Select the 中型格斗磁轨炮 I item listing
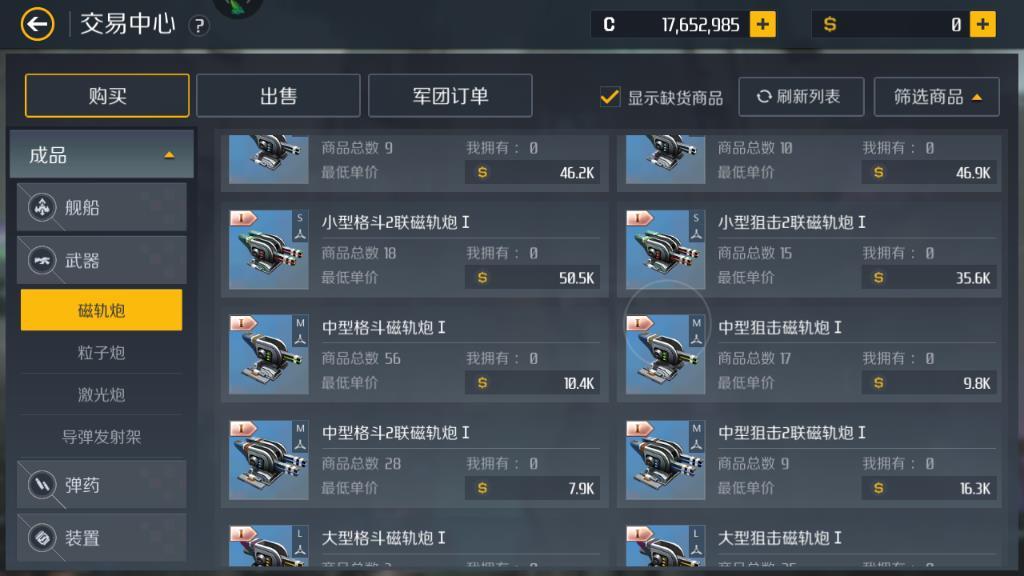 pos(414,355)
